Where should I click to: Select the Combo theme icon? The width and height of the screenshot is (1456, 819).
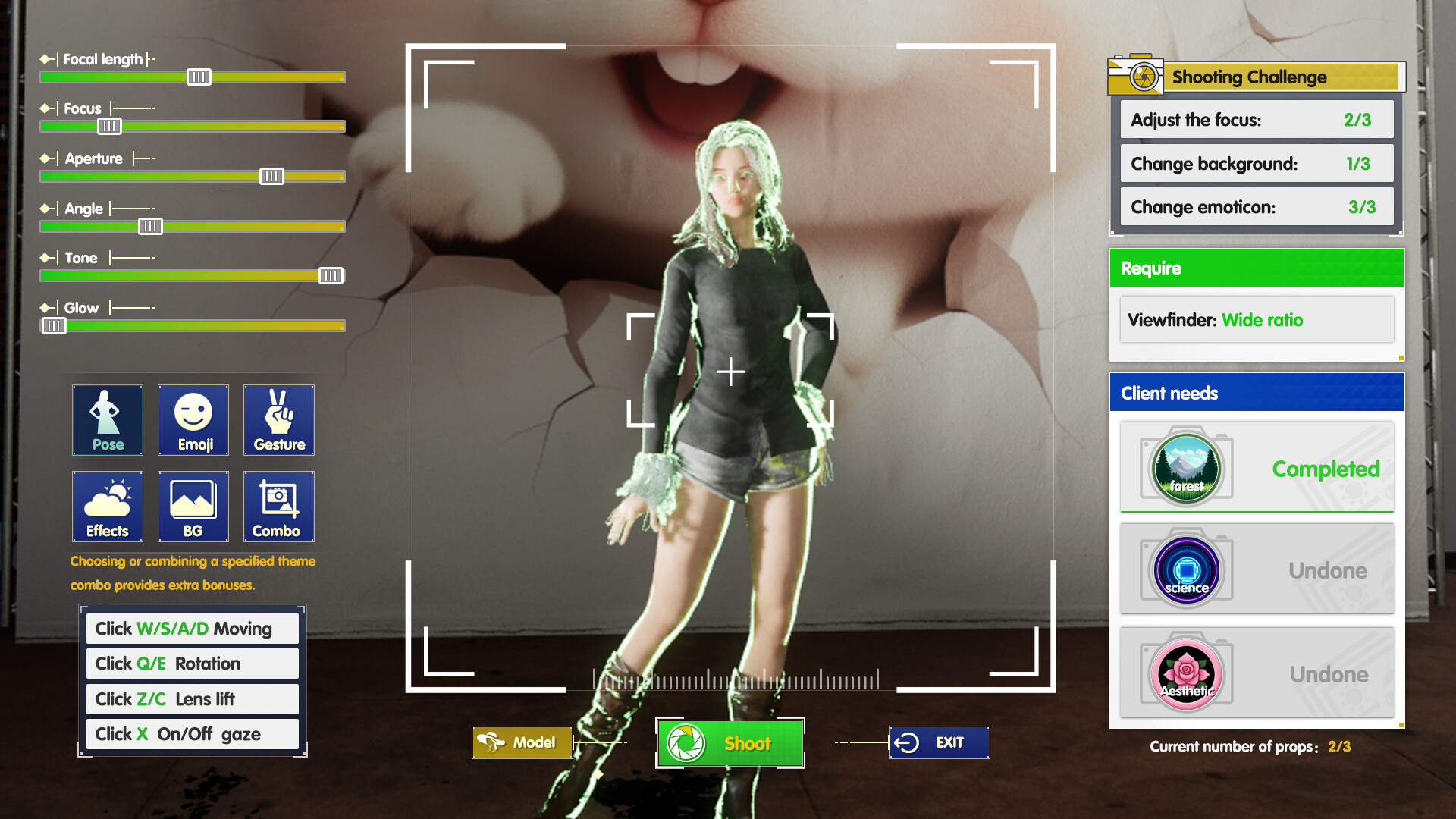278,507
